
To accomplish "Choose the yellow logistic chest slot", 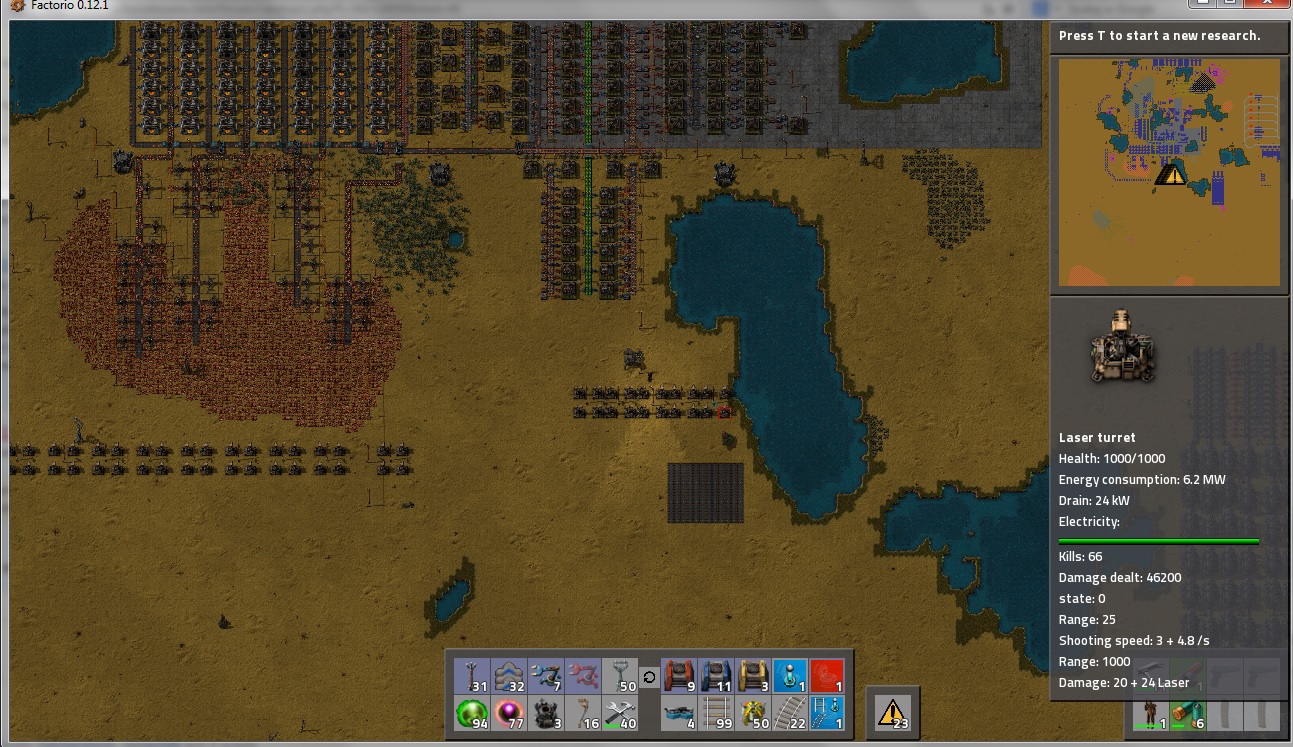I will coord(754,676).
